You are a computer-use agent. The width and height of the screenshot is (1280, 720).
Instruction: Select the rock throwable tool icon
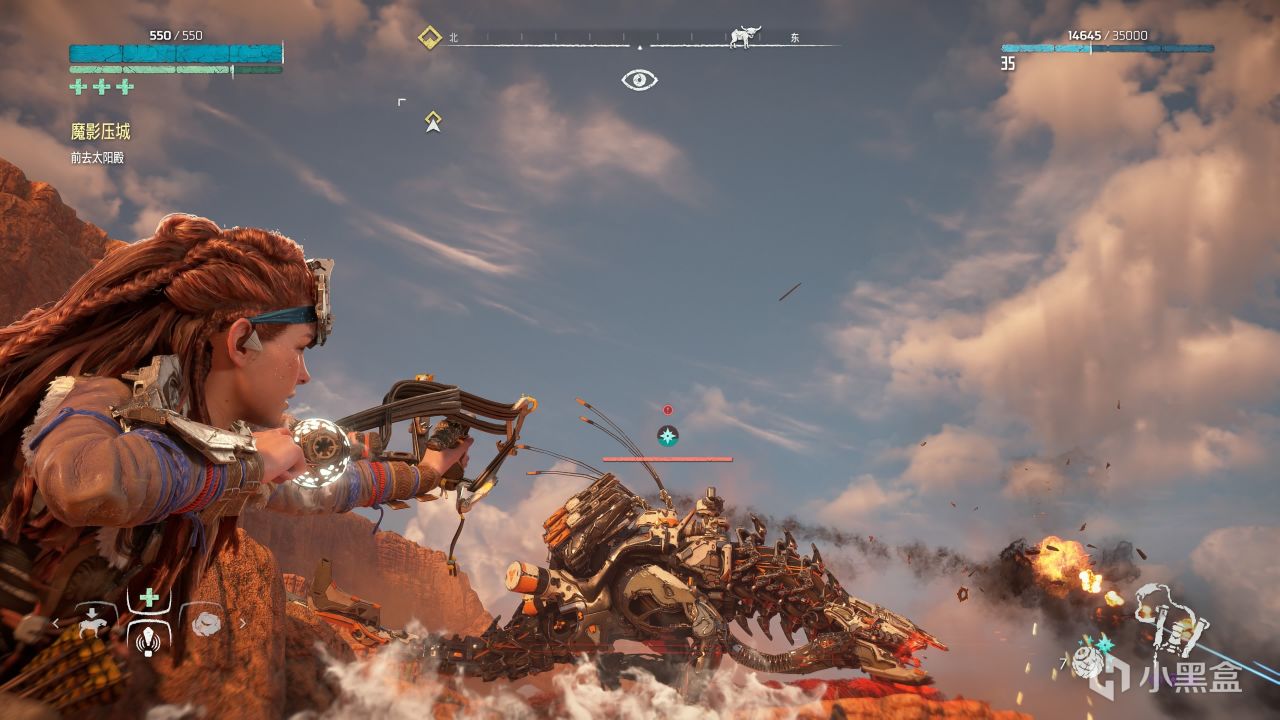[206, 623]
